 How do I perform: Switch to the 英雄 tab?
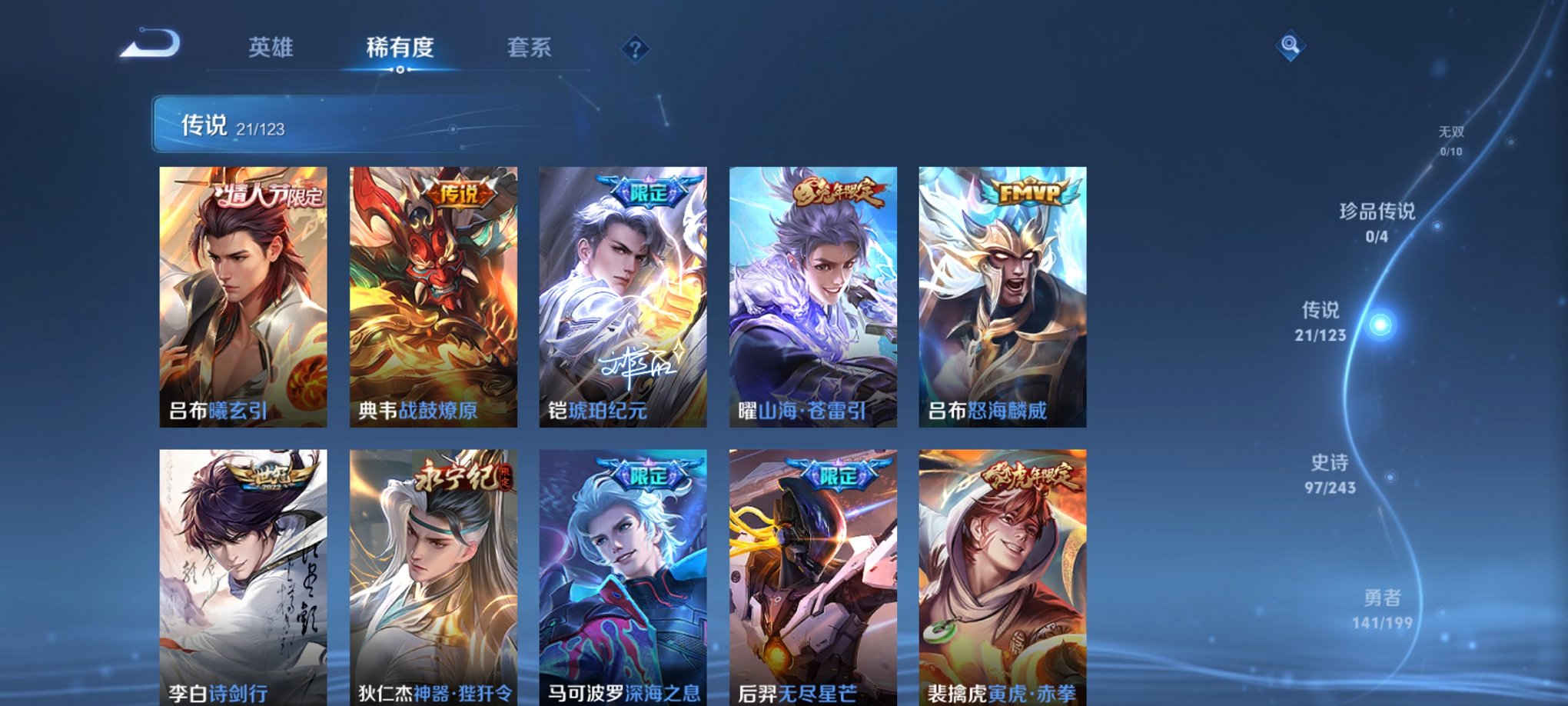(x=269, y=48)
